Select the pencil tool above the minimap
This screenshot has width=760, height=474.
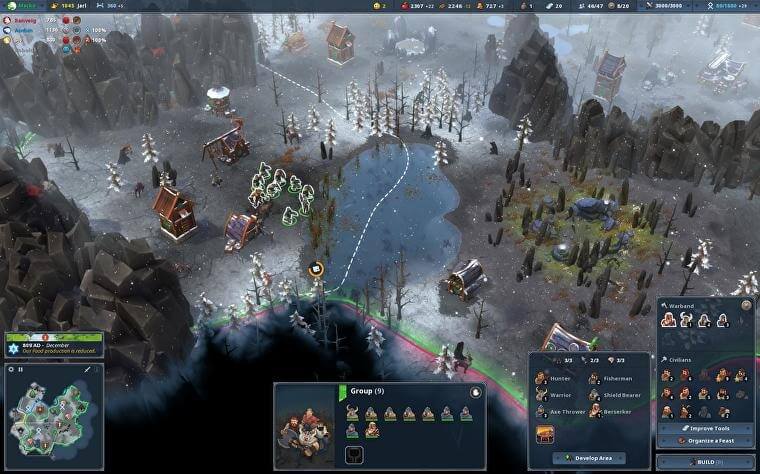(87, 369)
